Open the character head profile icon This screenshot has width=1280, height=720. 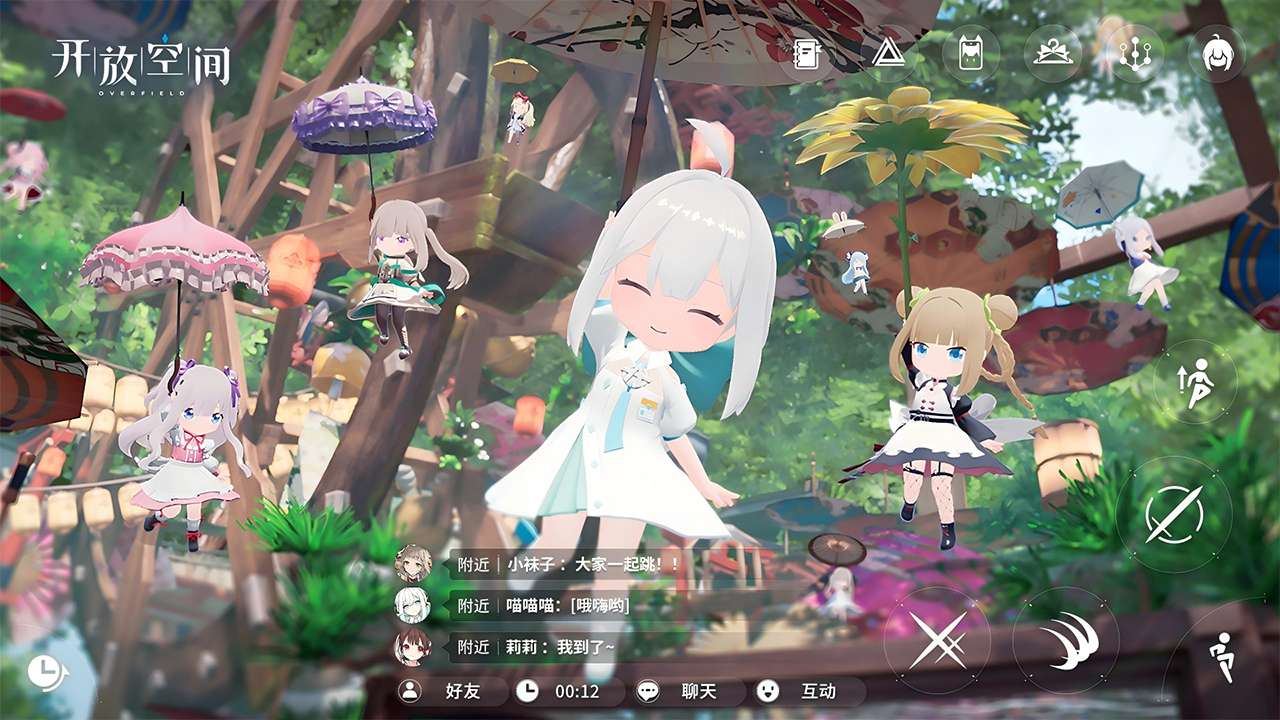click(x=1216, y=53)
